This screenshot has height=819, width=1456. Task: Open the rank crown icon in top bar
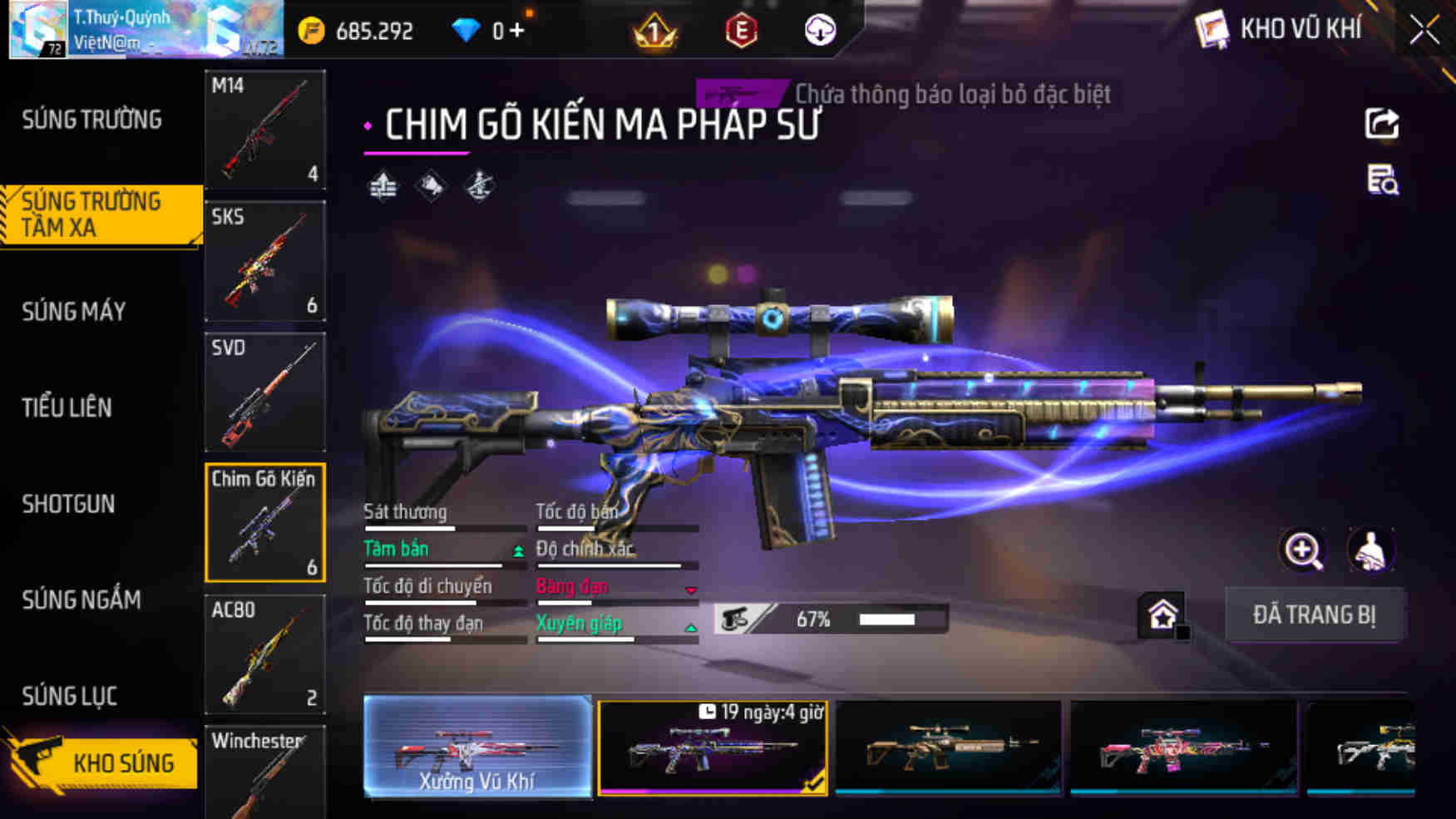(654, 31)
